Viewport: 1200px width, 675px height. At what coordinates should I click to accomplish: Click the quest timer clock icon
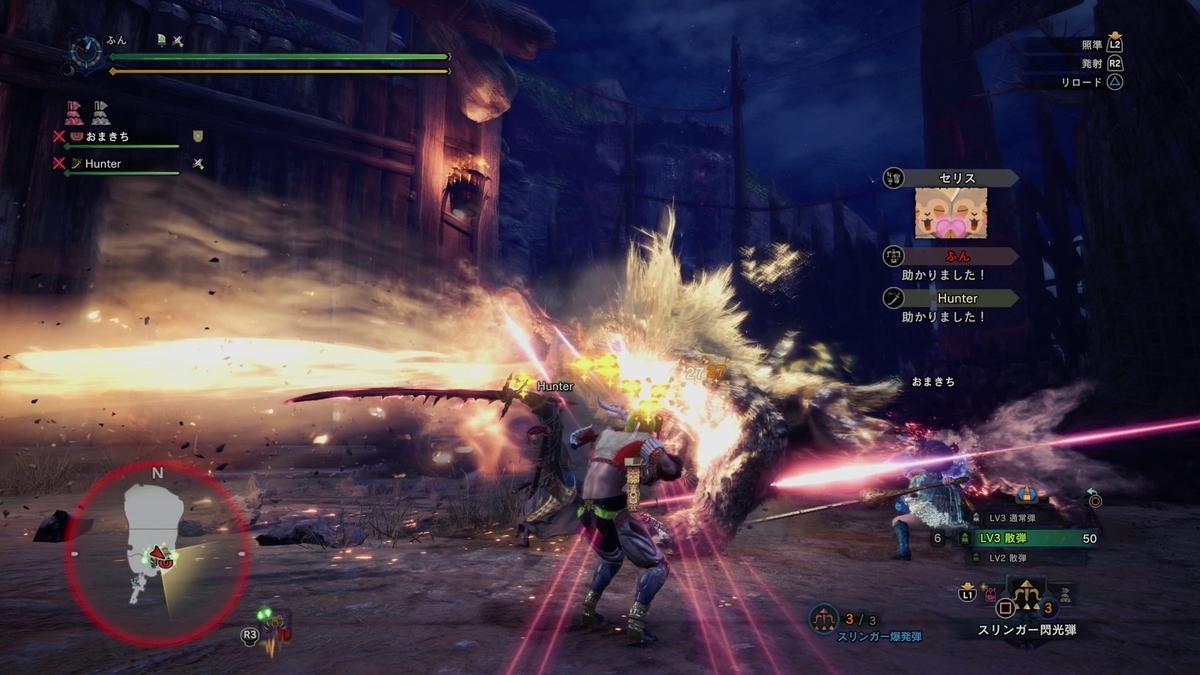[x=85, y=52]
